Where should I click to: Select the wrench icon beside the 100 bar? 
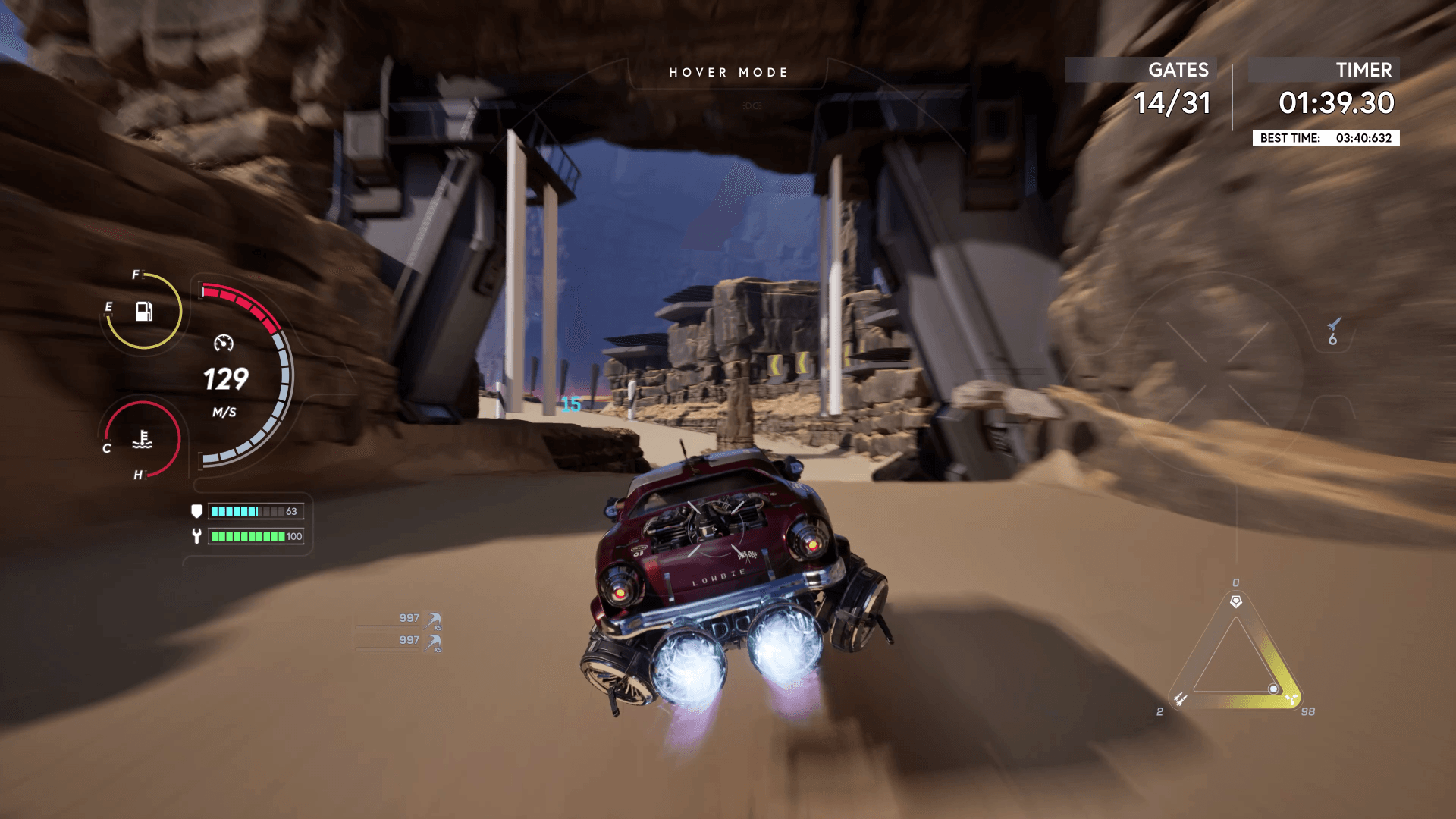196,535
